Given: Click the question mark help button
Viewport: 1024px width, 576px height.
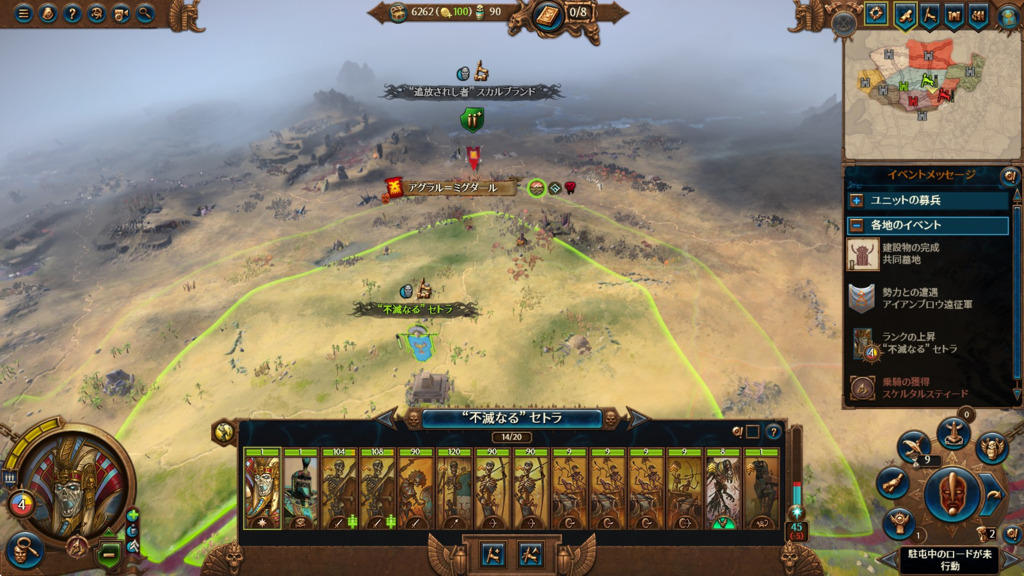Looking at the screenshot, I should [72, 14].
